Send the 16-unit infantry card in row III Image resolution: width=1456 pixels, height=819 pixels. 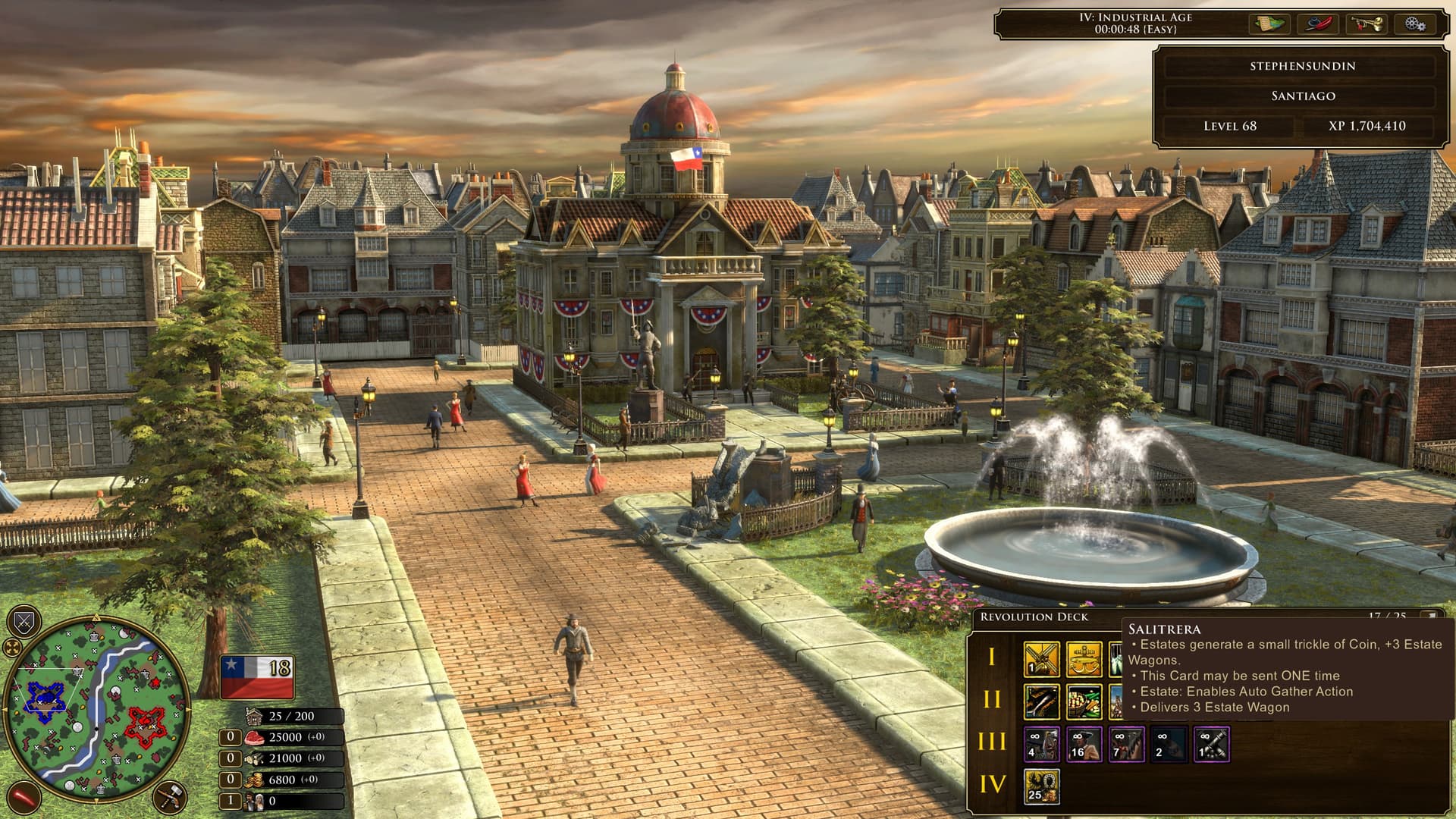1084,744
